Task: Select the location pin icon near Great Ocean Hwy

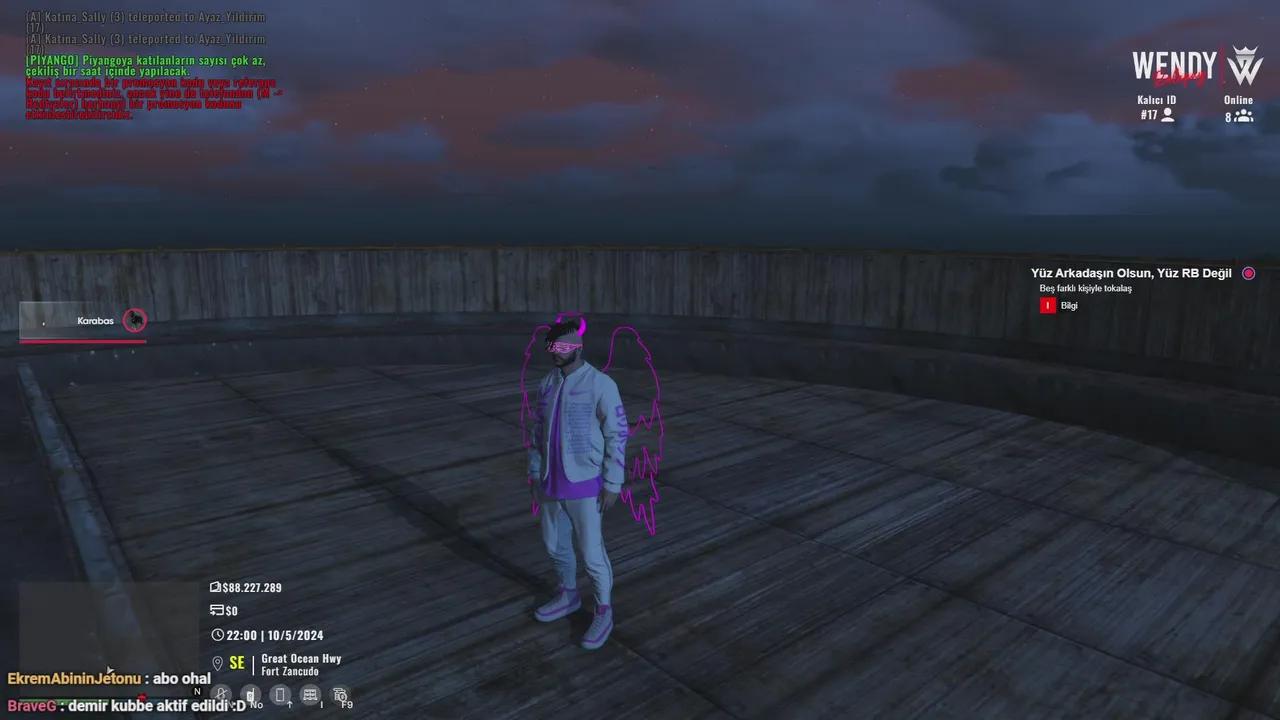Action: point(217,662)
